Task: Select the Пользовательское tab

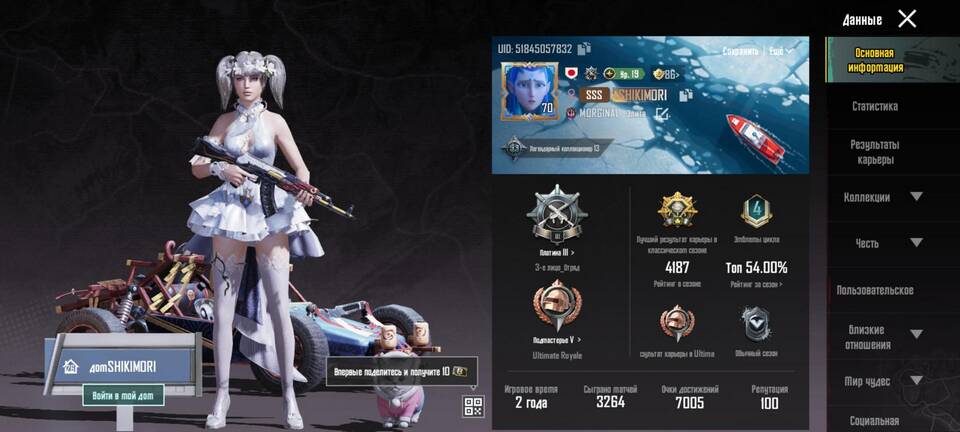Action: [x=875, y=290]
